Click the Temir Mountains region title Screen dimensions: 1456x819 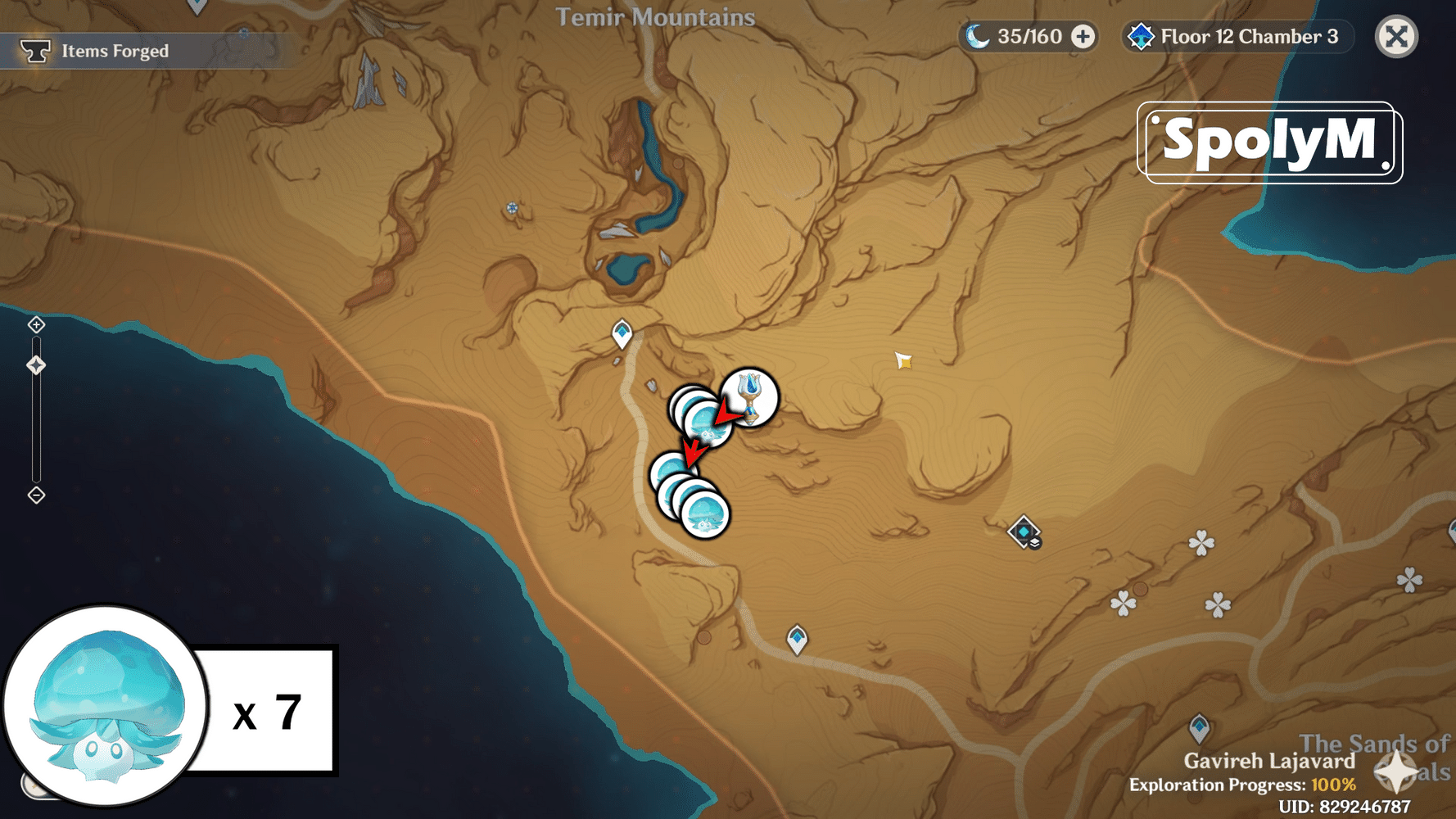click(657, 18)
